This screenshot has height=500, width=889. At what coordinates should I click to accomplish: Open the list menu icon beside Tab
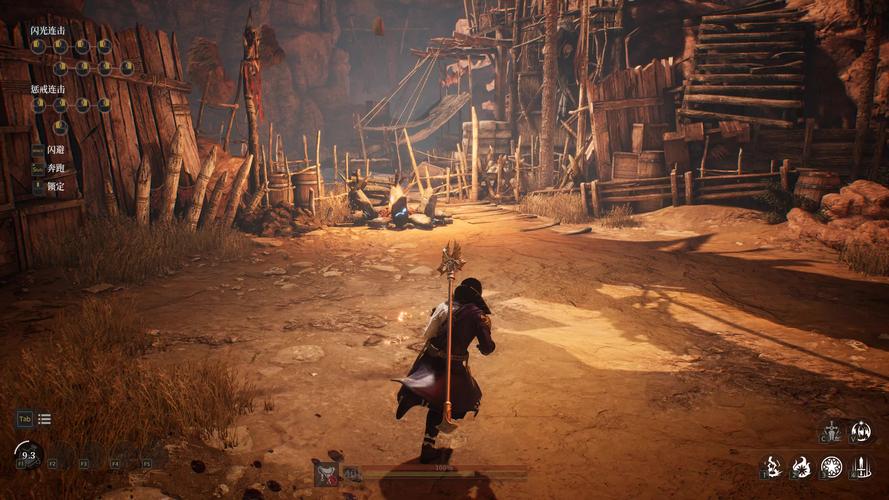pyautogui.click(x=45, y=419)
